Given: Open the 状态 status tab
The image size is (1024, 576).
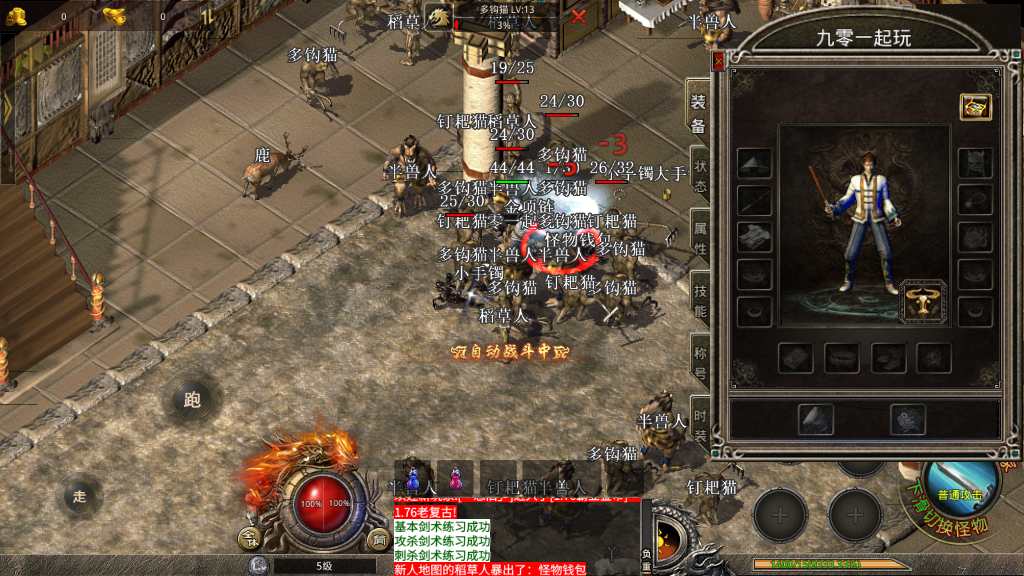Looking at the screenshot, I should [700, 177].
